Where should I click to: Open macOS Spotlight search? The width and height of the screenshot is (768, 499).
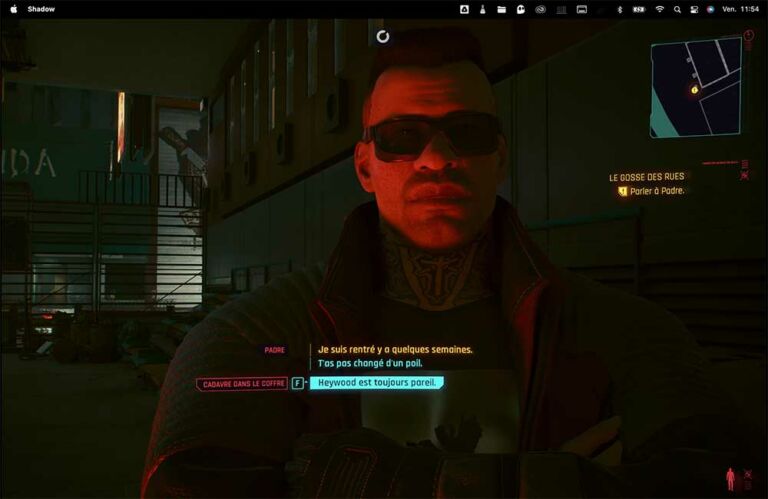tap(677, 9)
